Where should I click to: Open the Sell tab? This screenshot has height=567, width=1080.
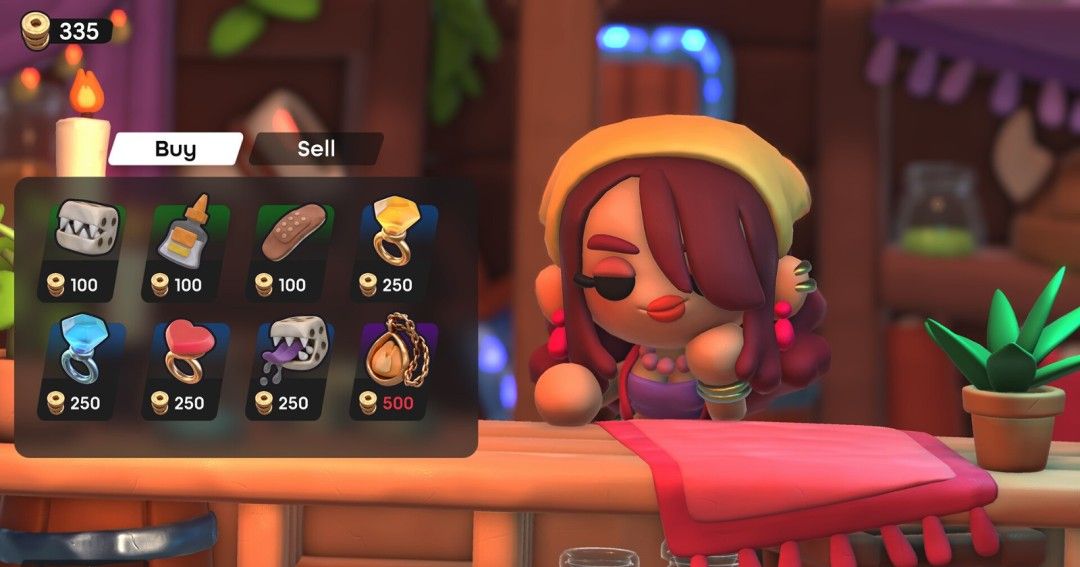[x=316, y=149]
